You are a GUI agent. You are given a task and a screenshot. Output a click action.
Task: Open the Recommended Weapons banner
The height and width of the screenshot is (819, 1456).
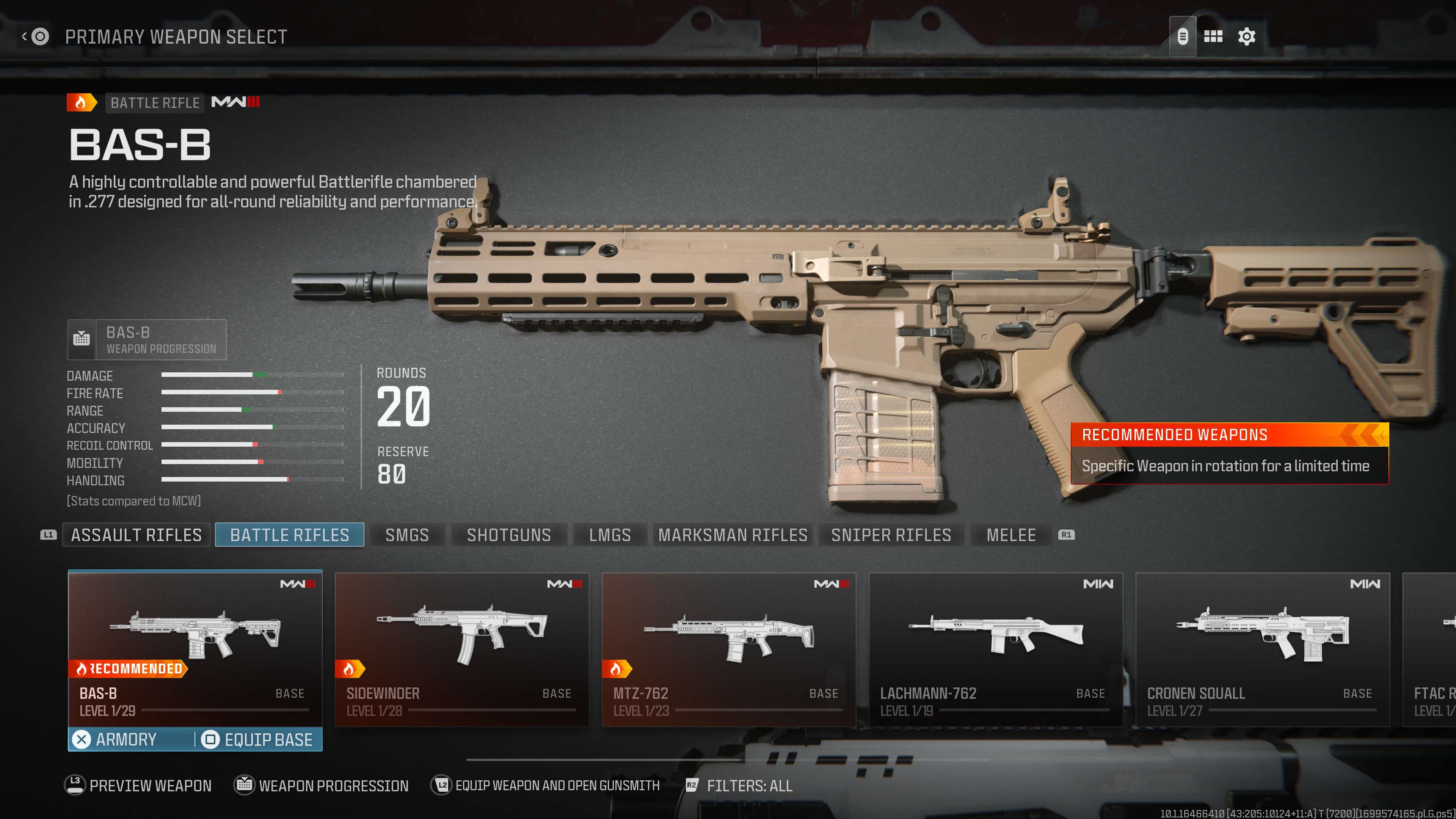click(x=1229, y=453)
